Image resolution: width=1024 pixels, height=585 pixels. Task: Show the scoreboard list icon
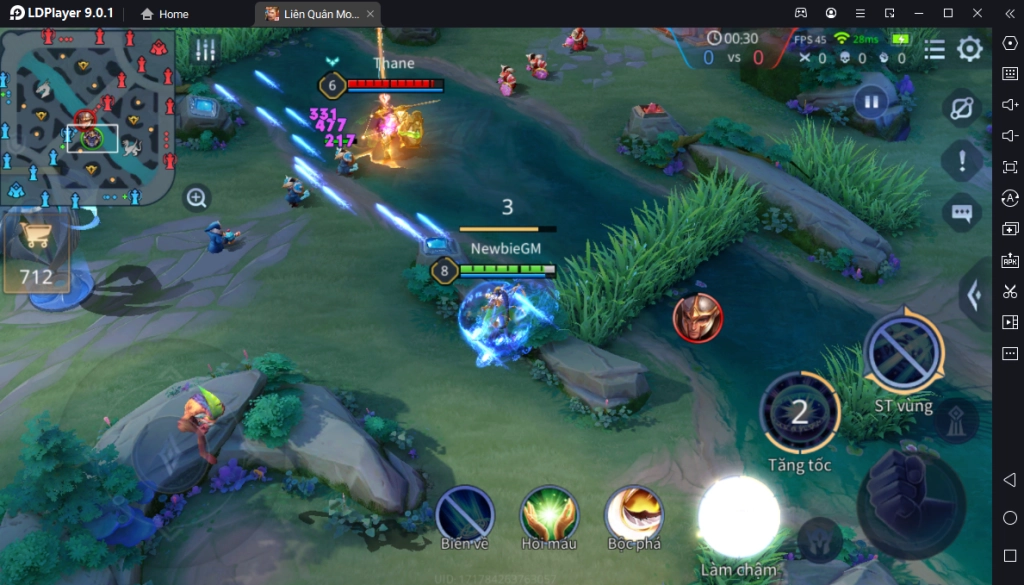[934, 49]
